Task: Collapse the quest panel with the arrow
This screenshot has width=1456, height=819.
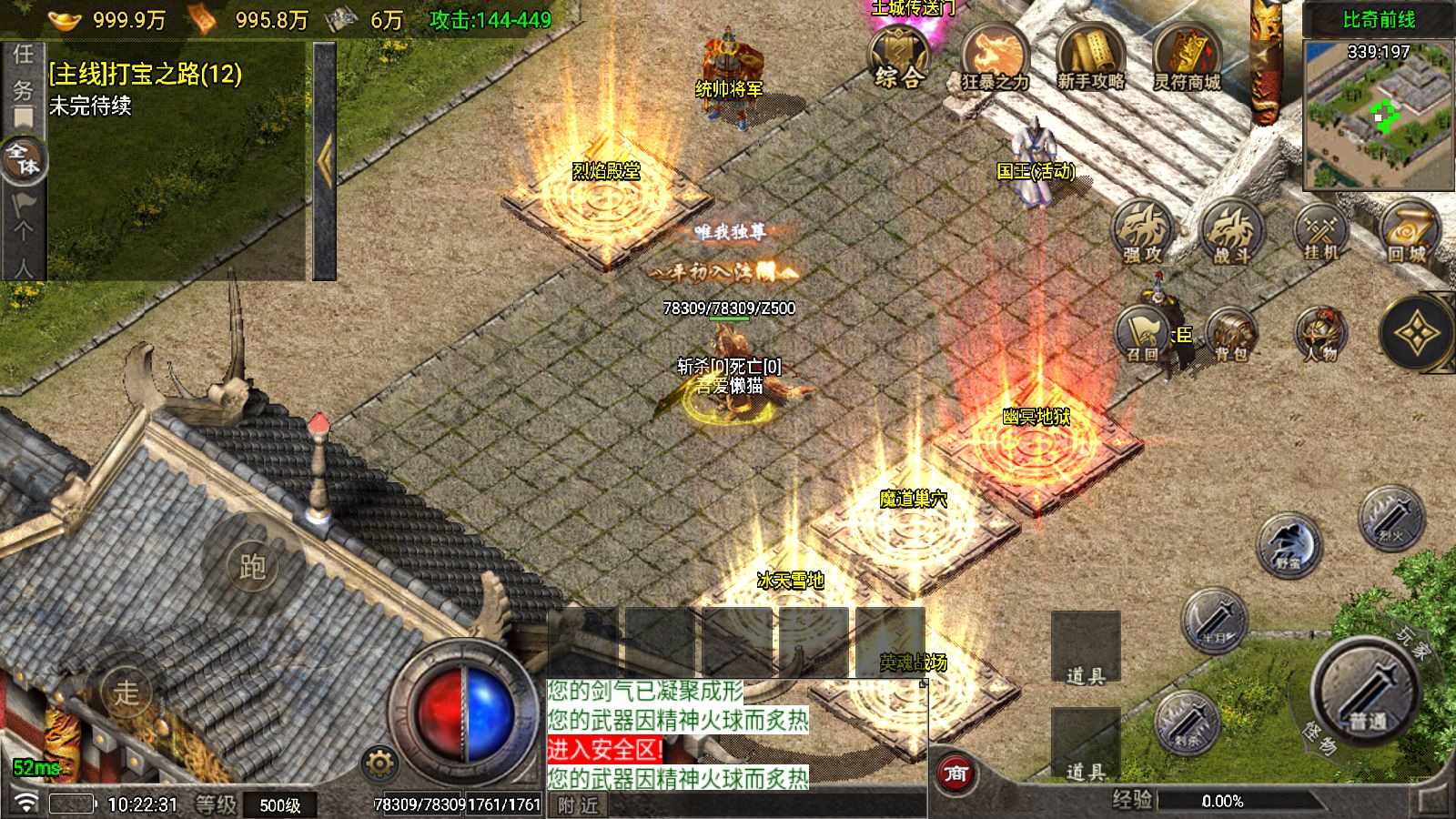Action: pyautogui.click(x=325, y=161)
